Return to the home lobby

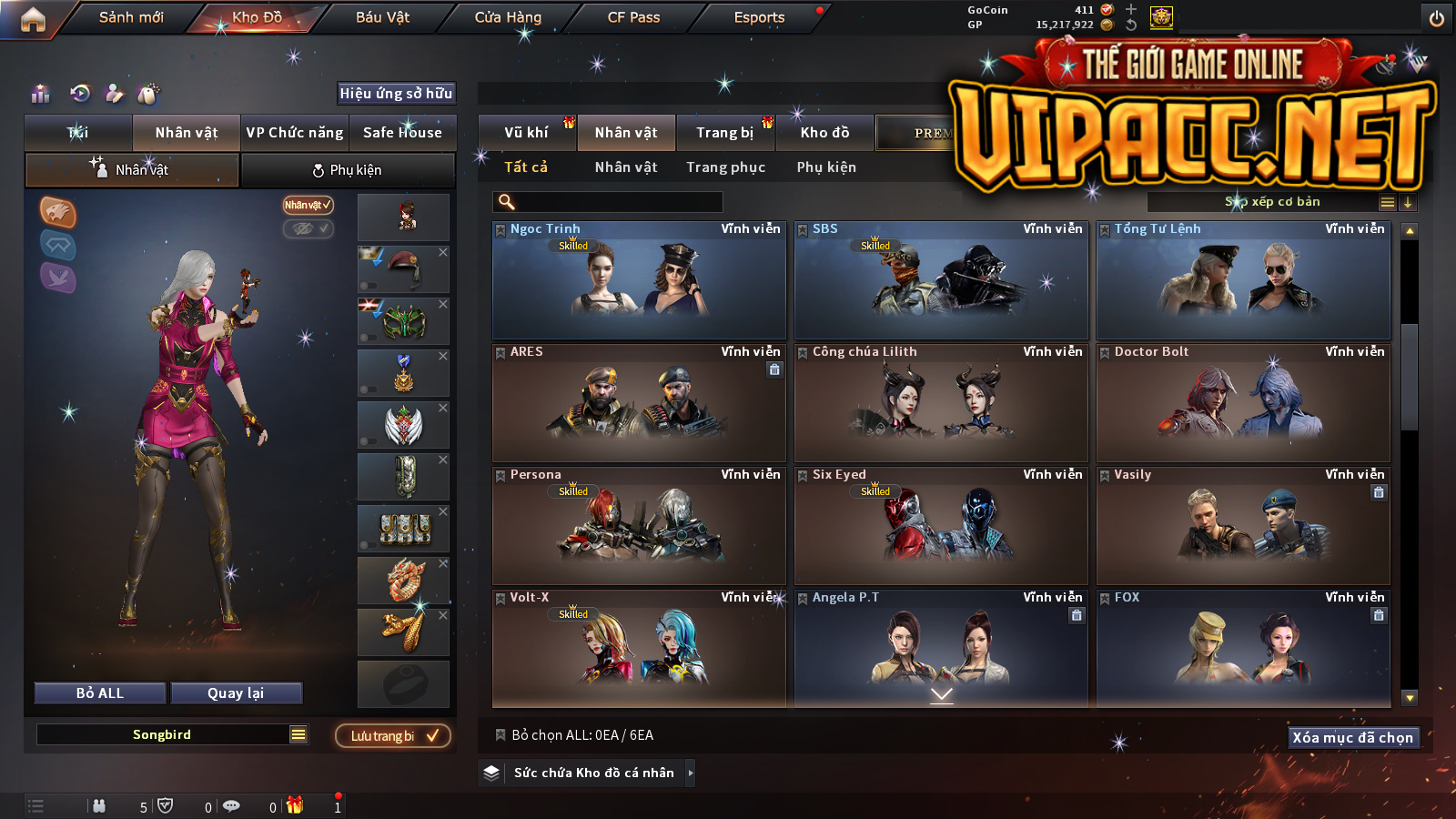point(33,19)
